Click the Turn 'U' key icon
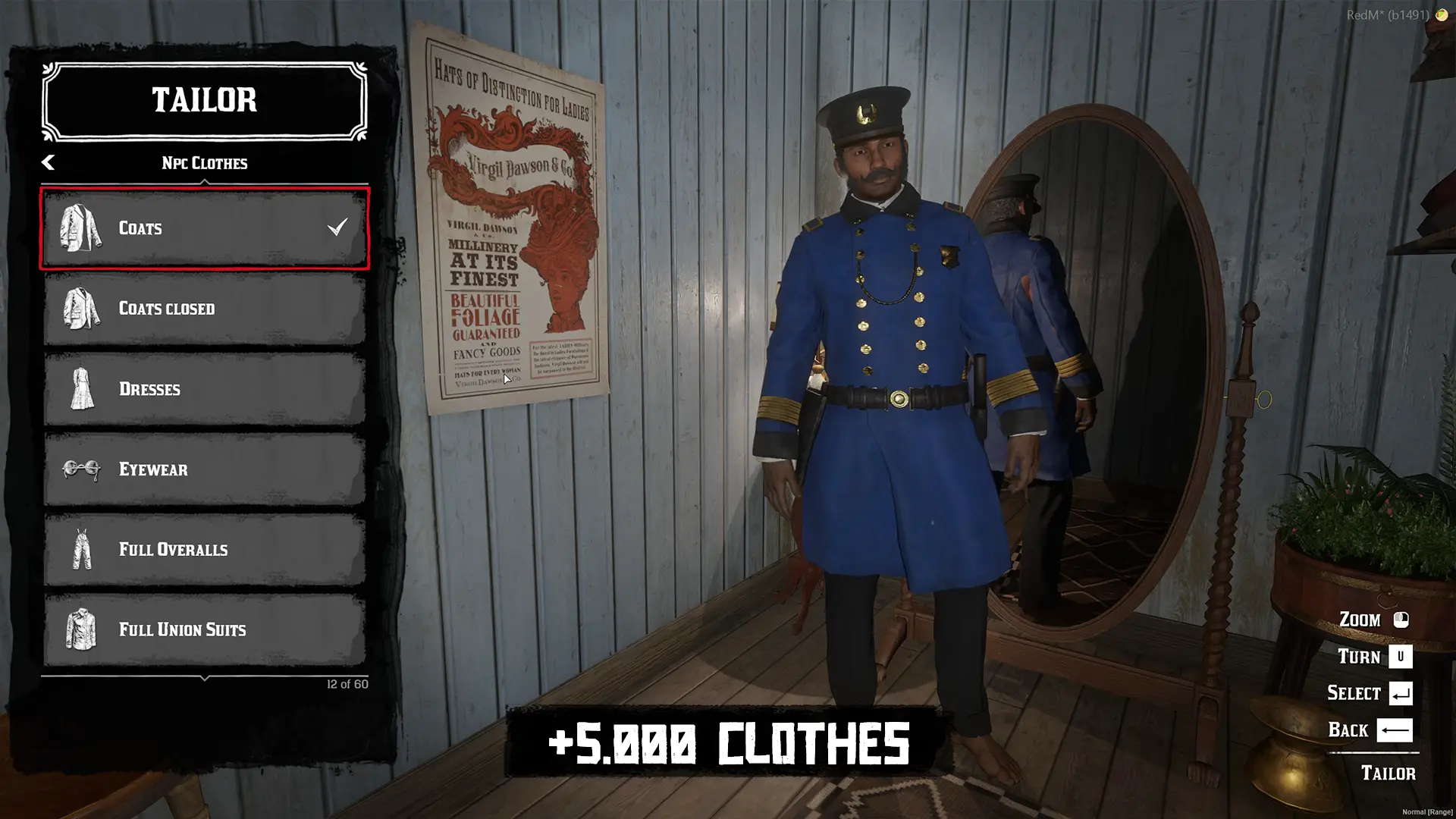Viewport: 1456px width, 819px height. click(x=1399, y=657)
